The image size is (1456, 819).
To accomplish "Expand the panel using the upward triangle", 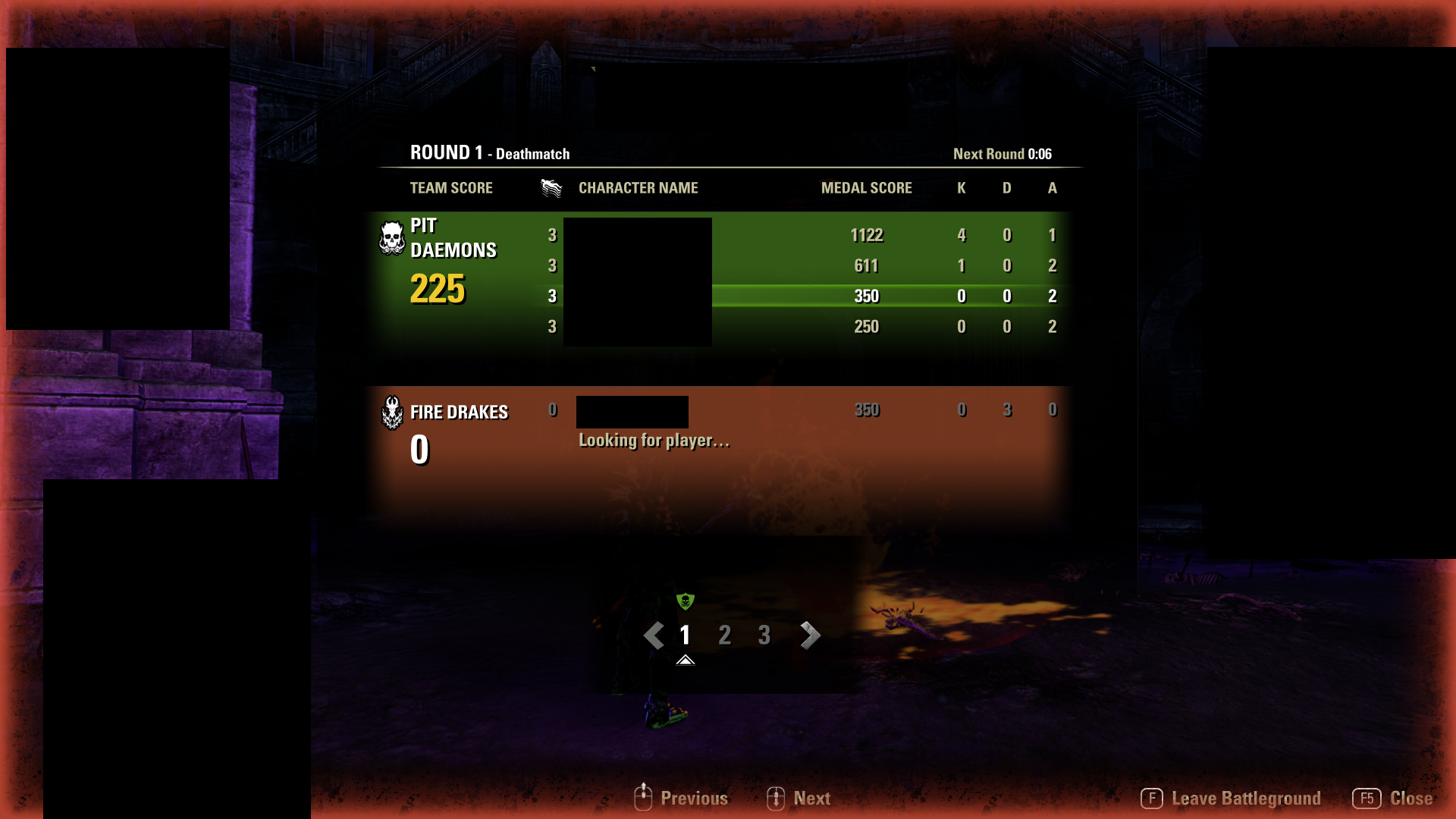I will [x=686, y=660].
